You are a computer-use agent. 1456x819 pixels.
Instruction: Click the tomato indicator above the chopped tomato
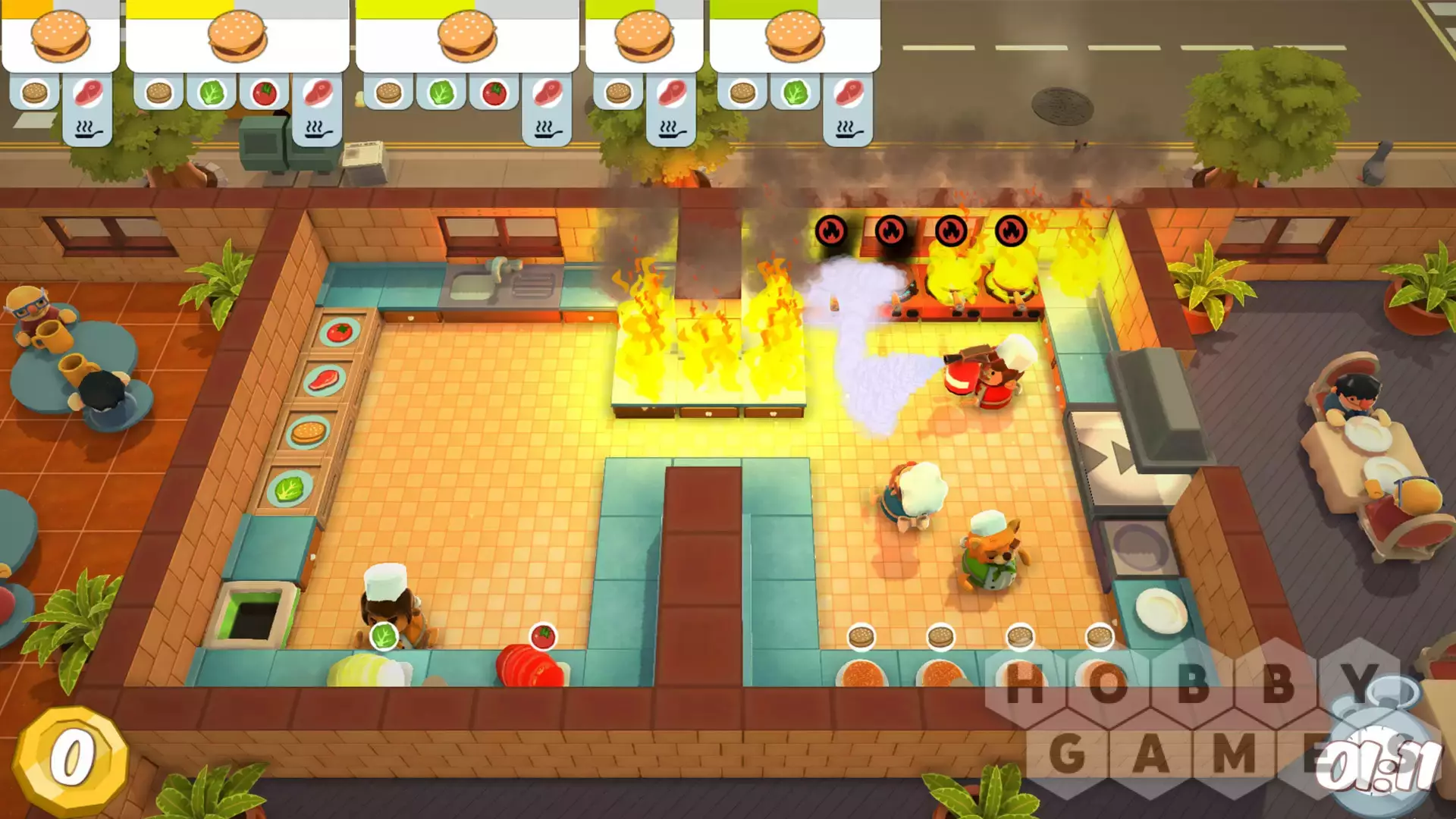543,637
